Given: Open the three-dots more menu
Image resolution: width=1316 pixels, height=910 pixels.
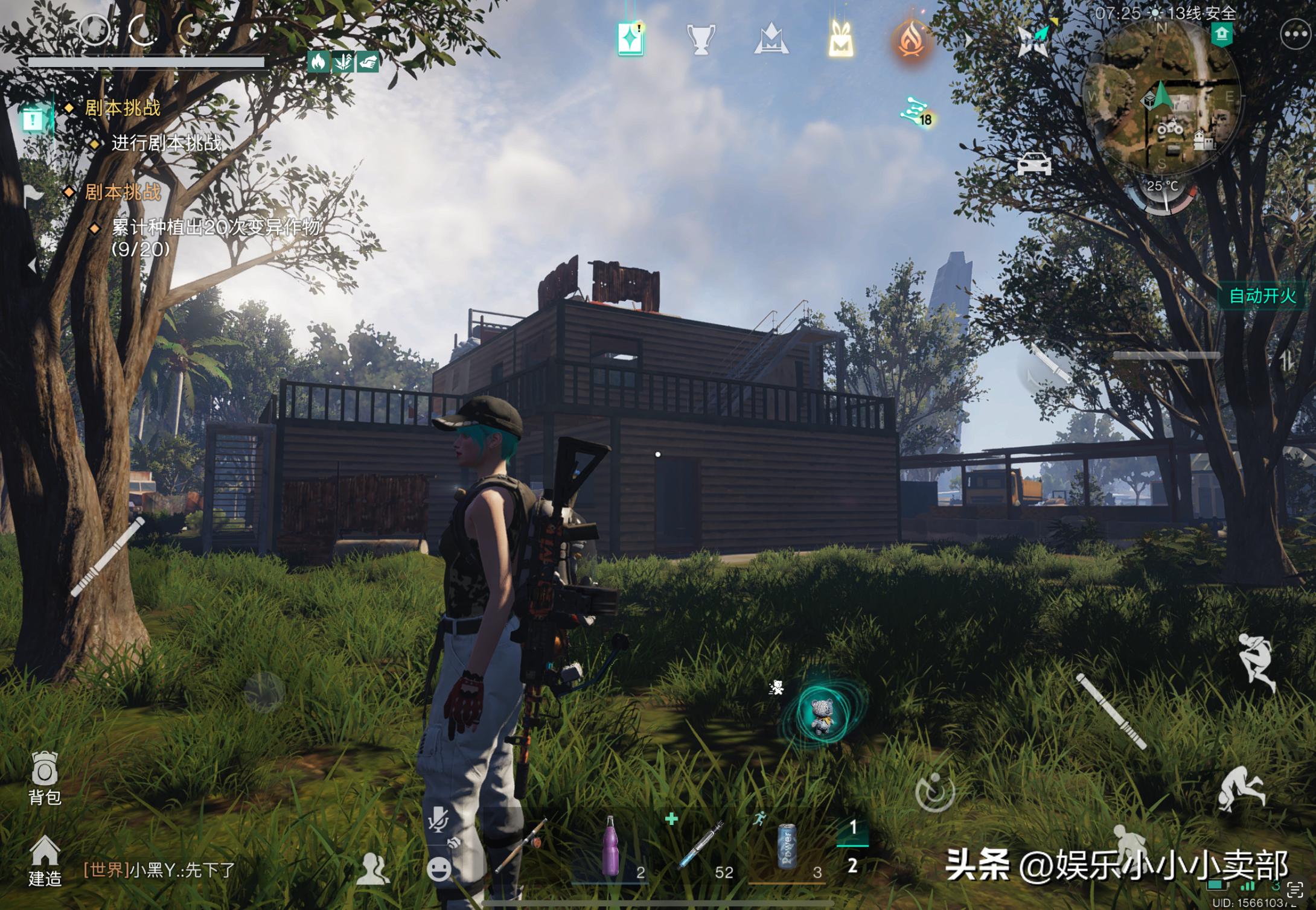Looking at the screenshot, I should click(x=1295, y=36).
